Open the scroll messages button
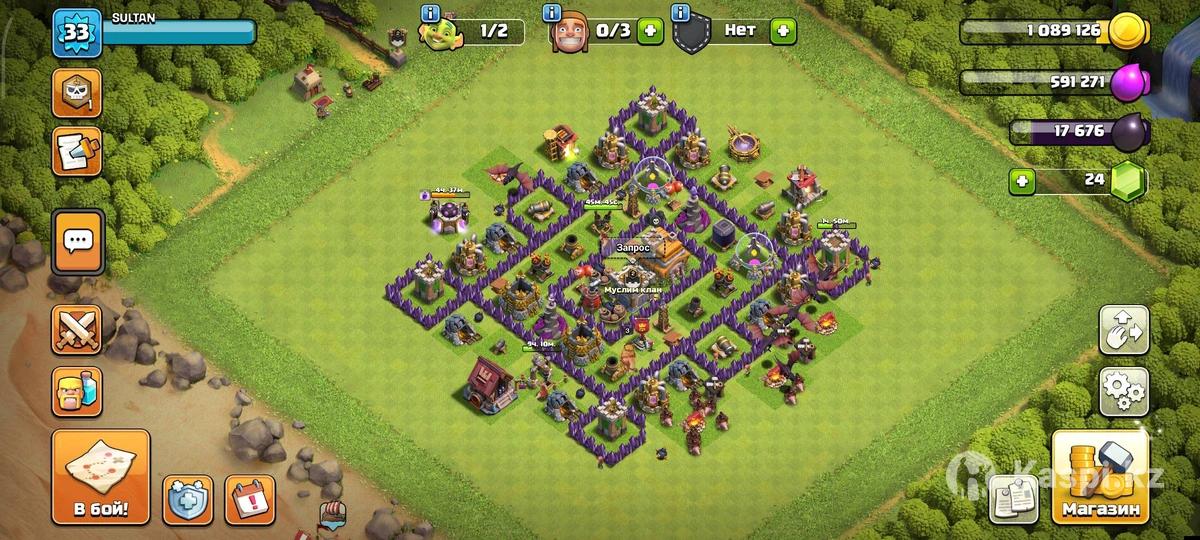 [77, 151]
